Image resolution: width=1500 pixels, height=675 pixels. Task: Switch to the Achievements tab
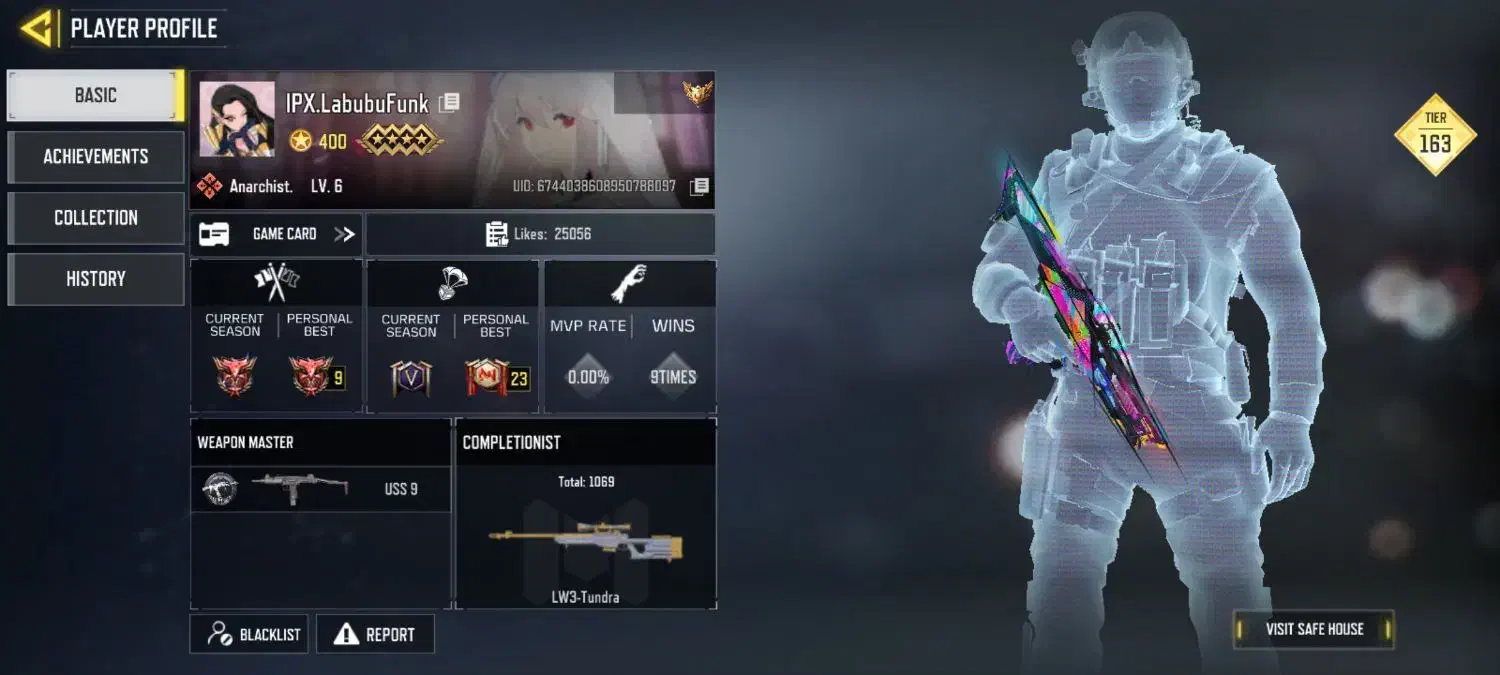[x=96, y=157]
